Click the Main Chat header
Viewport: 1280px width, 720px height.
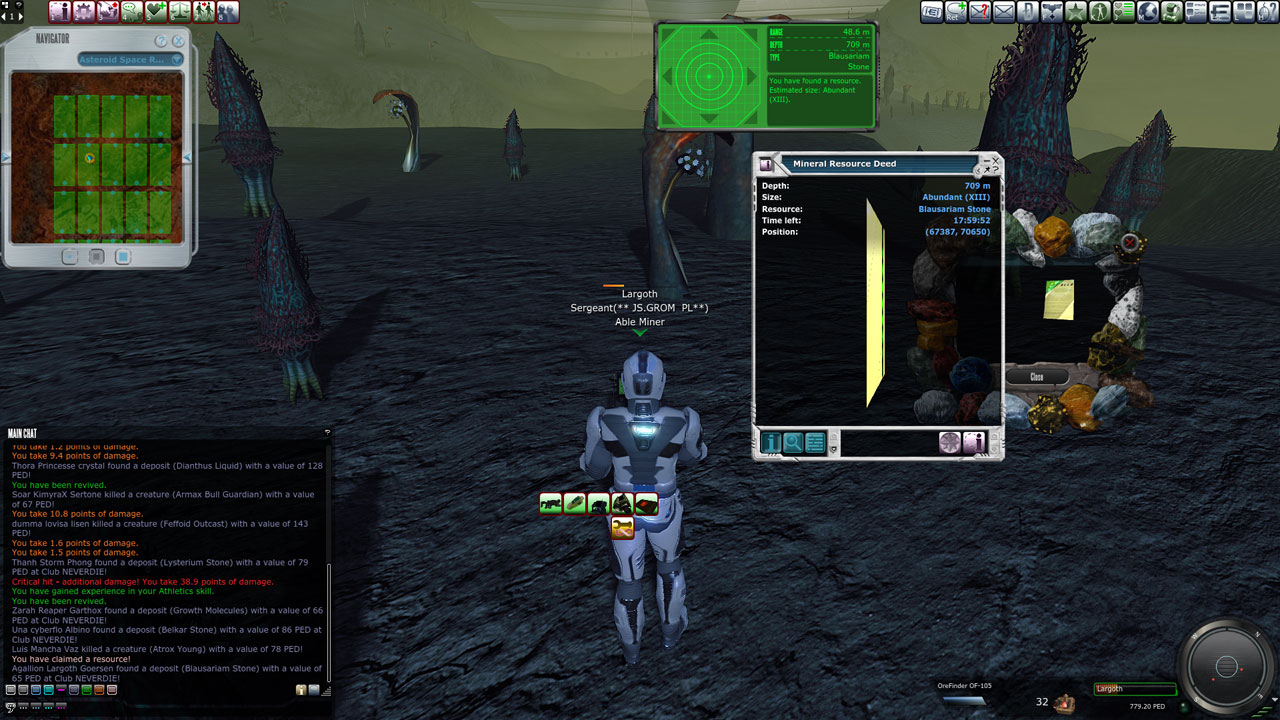tap(22, 433)
